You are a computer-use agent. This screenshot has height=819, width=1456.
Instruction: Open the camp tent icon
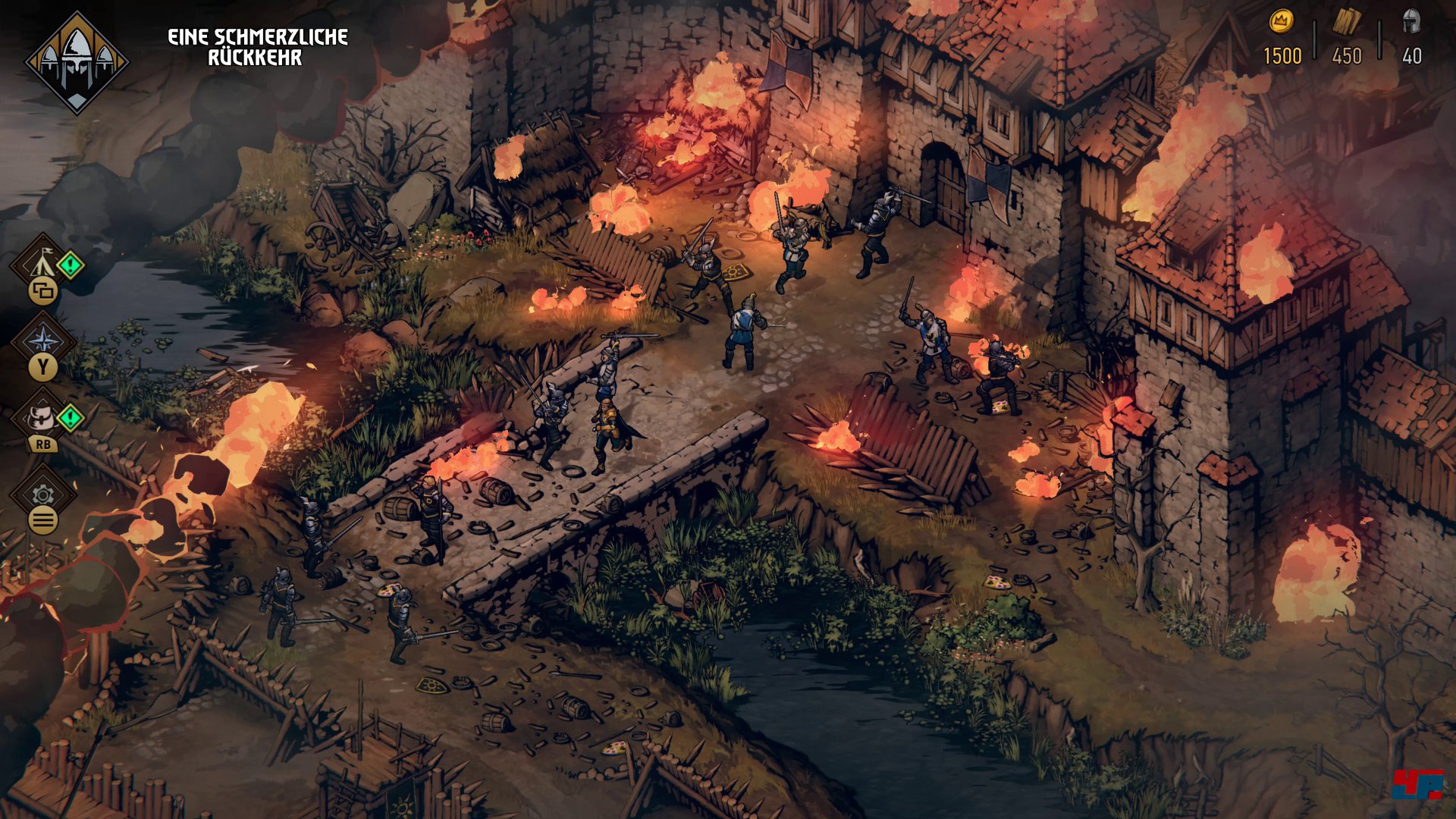click(x=42, y=263)
